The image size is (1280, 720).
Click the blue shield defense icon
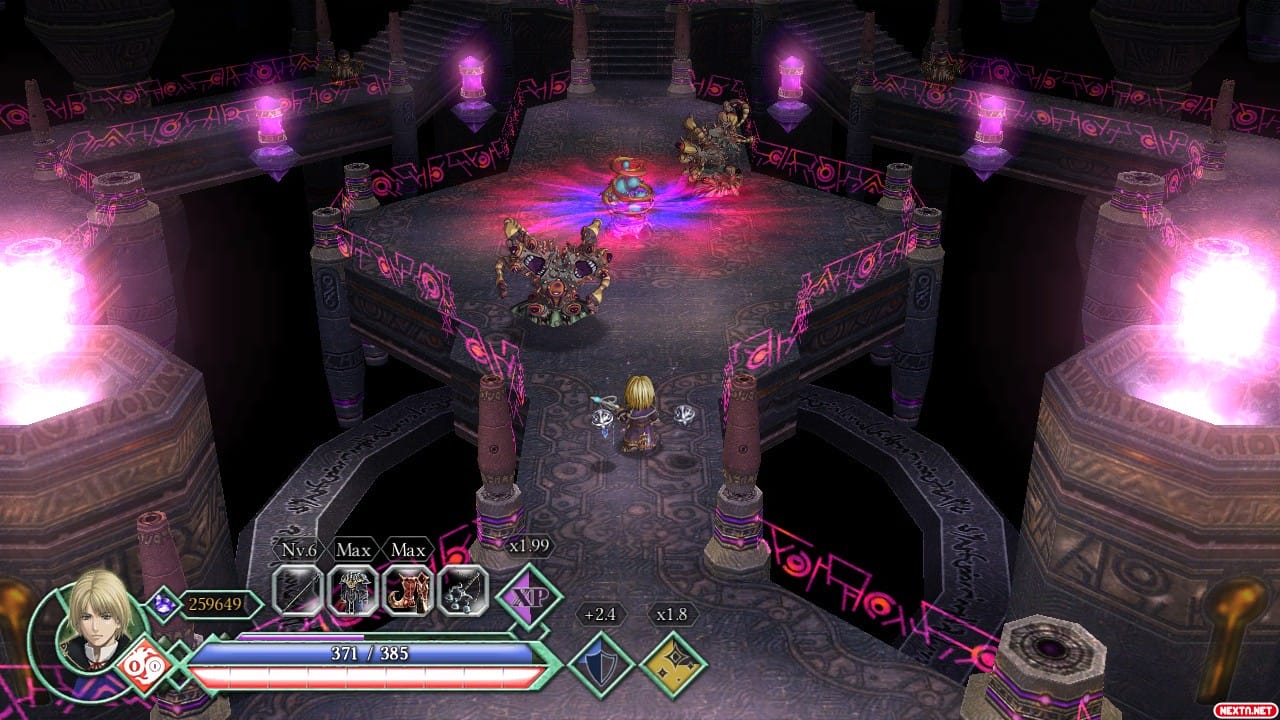tap(602, 664)
